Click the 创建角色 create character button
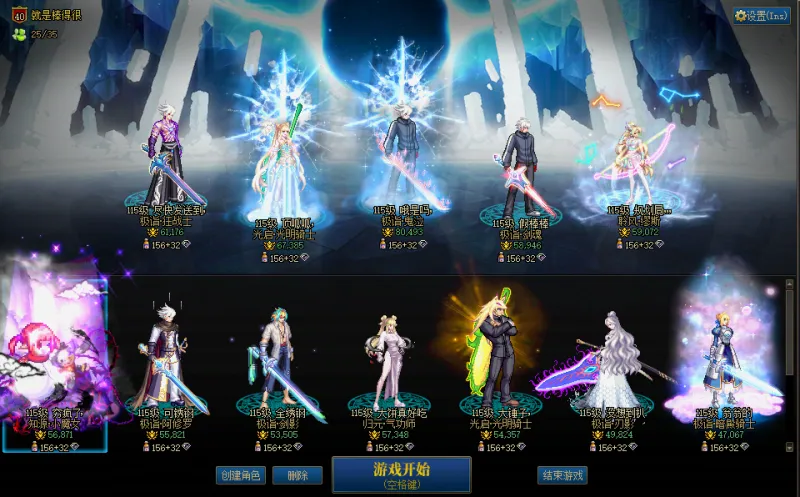The height and width of the screenshot is (497, 800). click(x=241, y=476)
